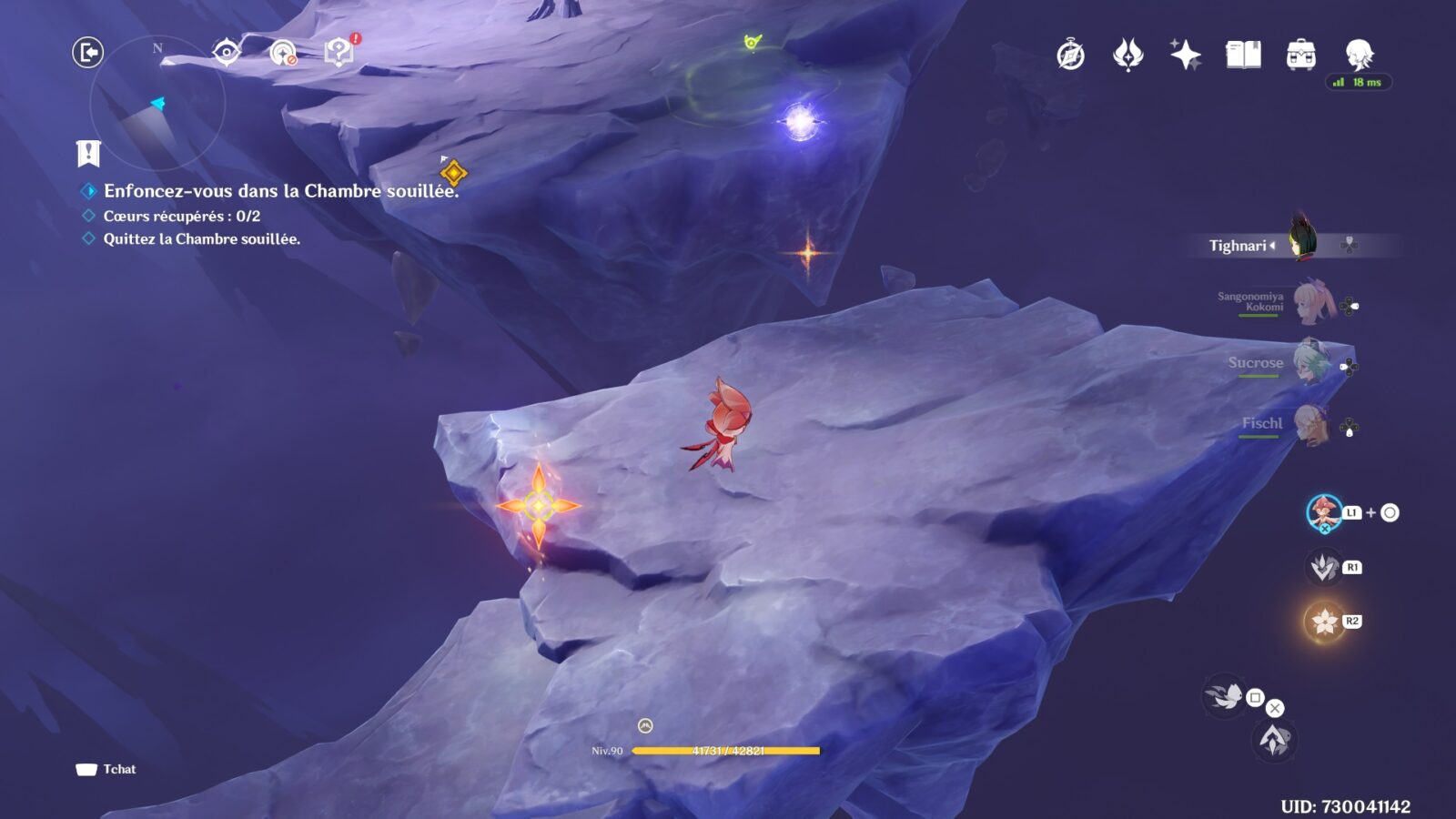Open the quest banner with exclamation mark
This screenshot has height=819, width=1456.
point(88,154)
